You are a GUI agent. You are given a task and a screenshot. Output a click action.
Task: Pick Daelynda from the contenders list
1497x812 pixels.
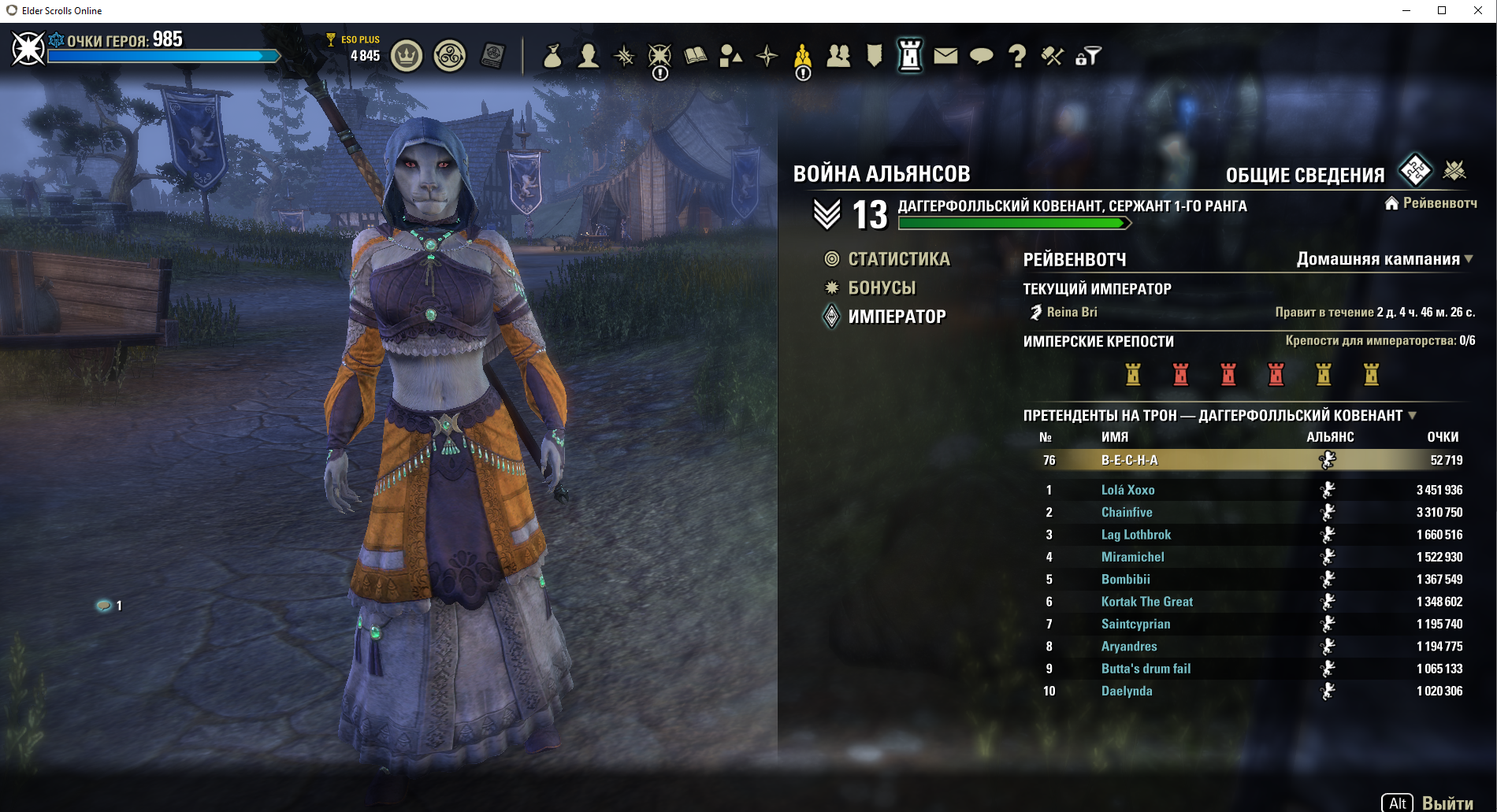(1127, 691)
